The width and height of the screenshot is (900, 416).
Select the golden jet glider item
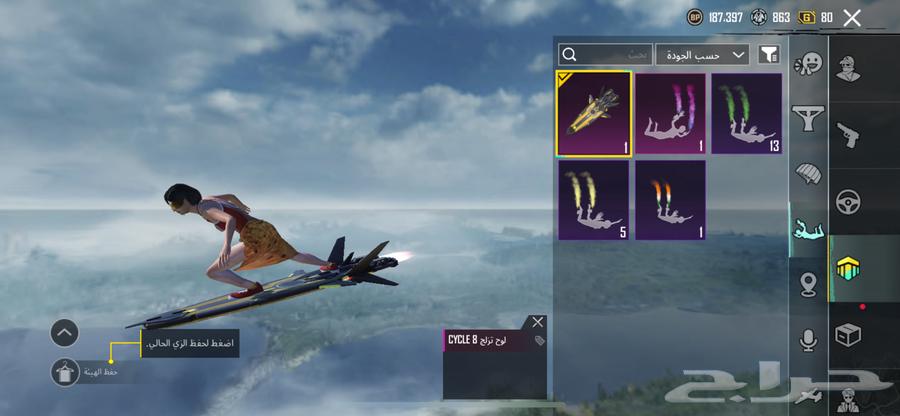pyautogui.click(x=594, y=113)
